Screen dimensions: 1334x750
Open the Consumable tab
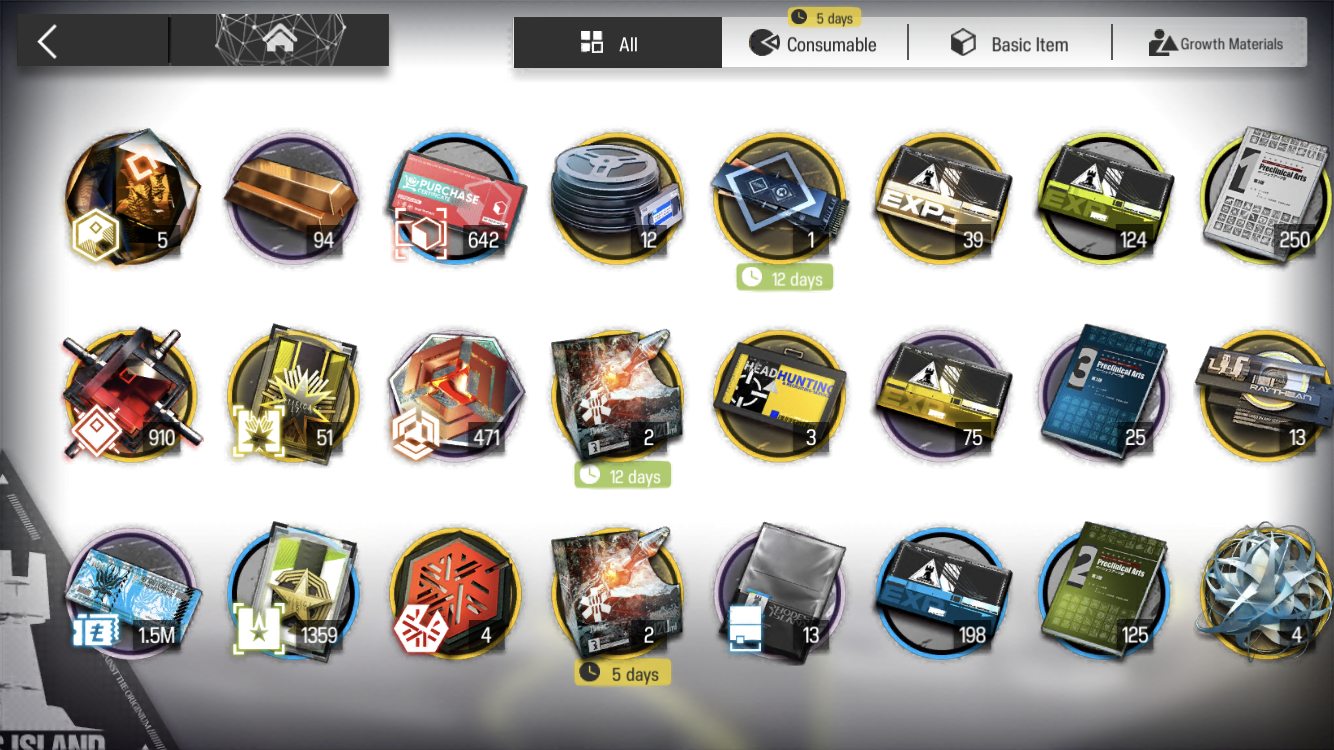click(x=814, y=44)
